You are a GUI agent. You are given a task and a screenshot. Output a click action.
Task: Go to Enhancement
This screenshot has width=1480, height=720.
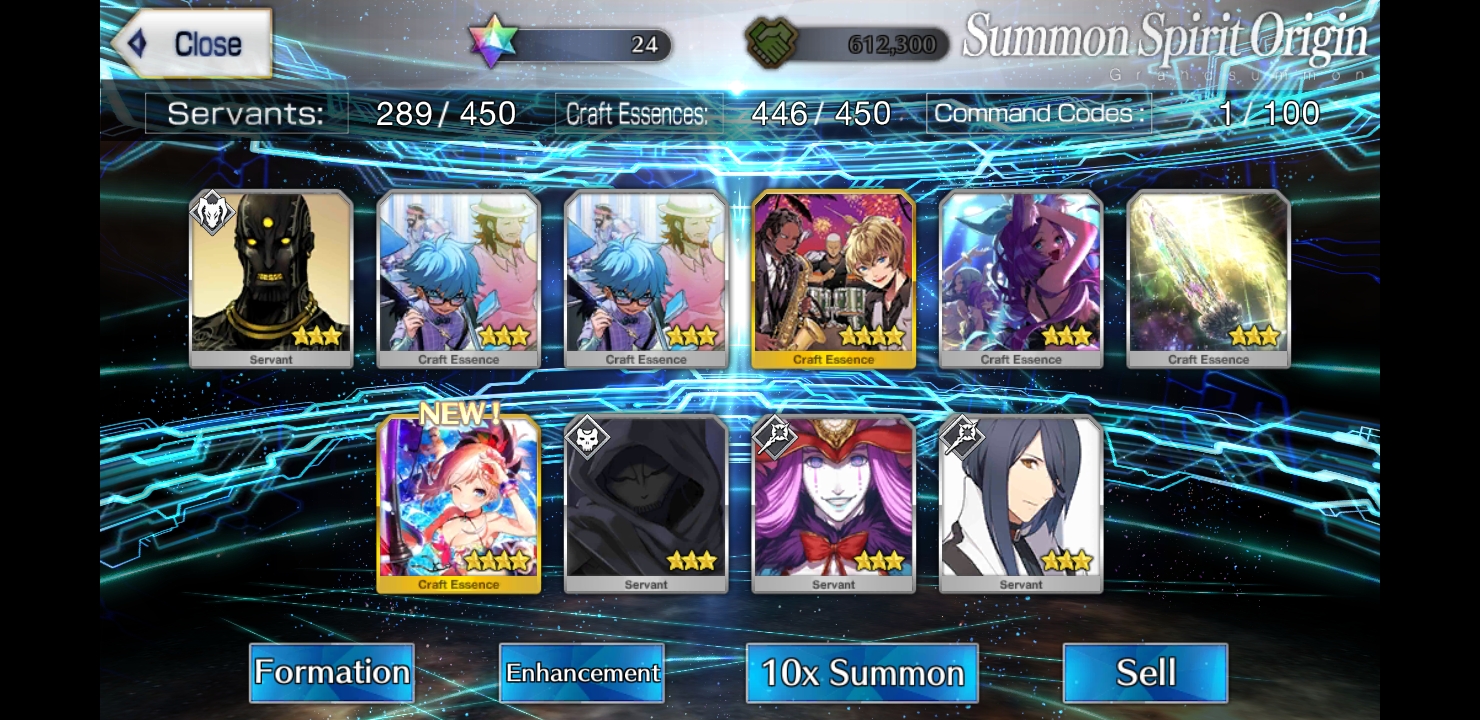tap(582, 672)
